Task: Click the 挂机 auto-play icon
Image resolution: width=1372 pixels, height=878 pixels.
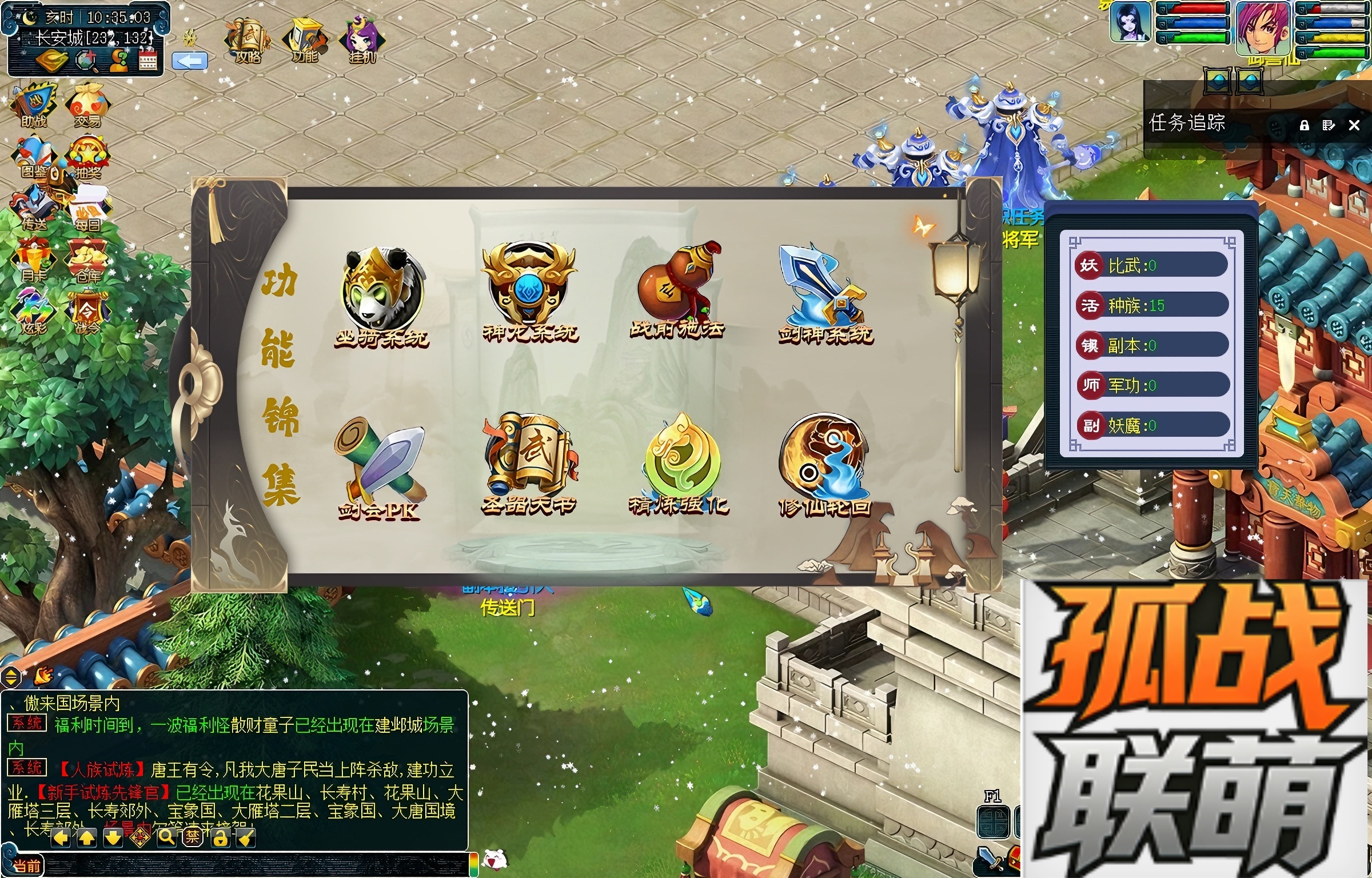Action: pos(362,40)
